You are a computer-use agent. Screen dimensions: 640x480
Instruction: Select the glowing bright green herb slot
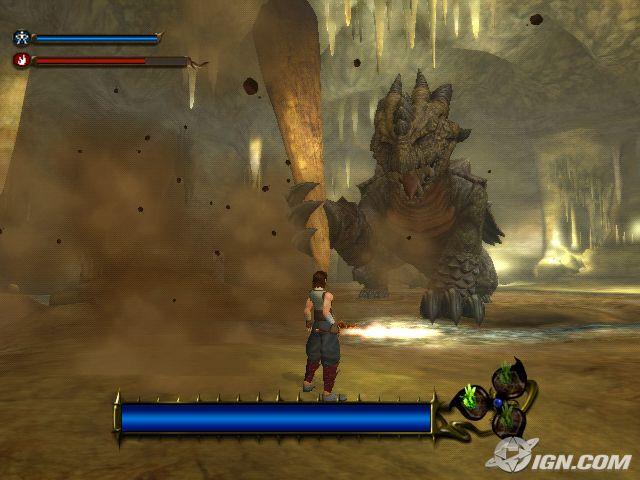469,400
